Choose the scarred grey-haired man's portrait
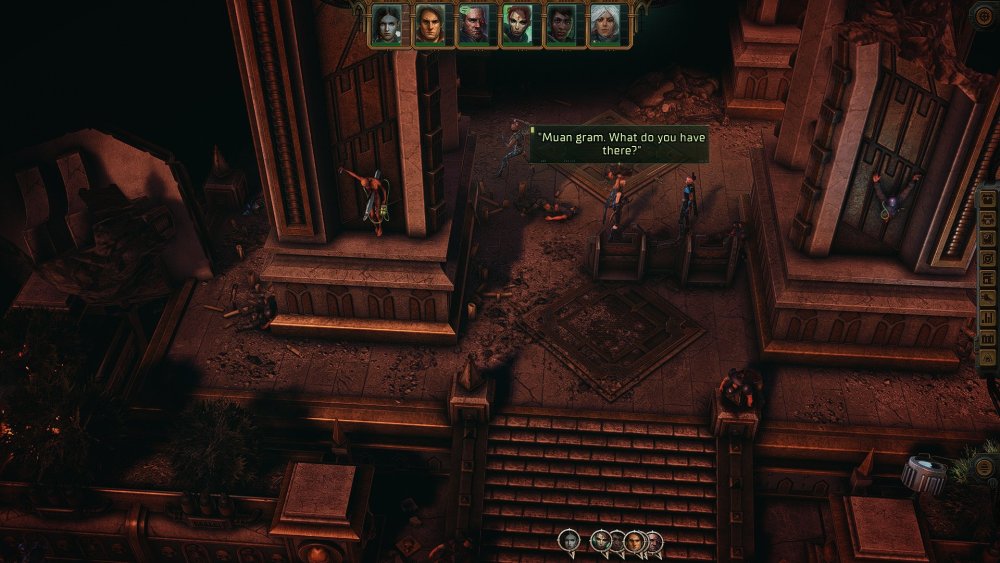 point(473,25)
